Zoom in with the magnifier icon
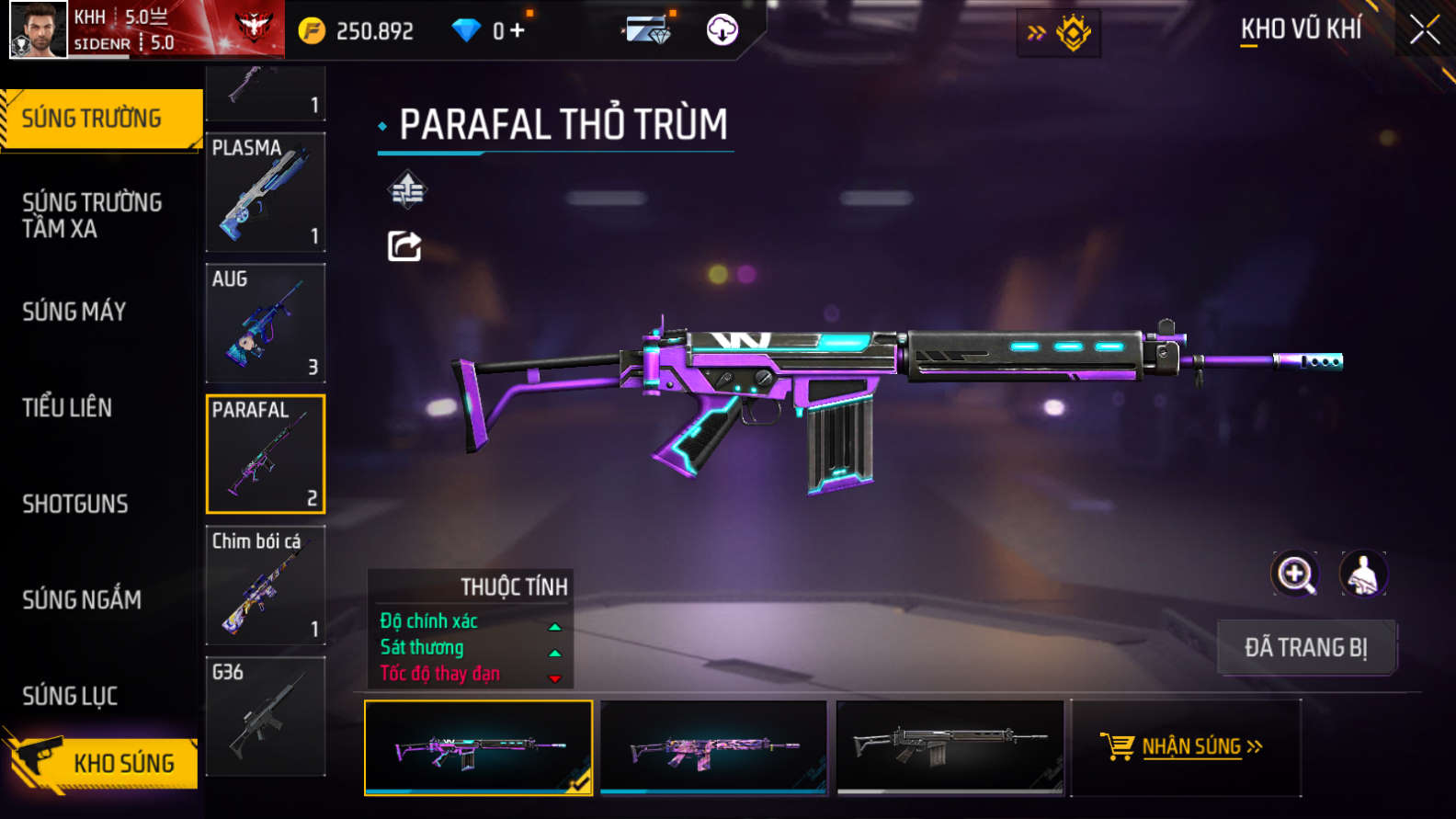Screen dimensions: 1456x819 [1295, 574]
